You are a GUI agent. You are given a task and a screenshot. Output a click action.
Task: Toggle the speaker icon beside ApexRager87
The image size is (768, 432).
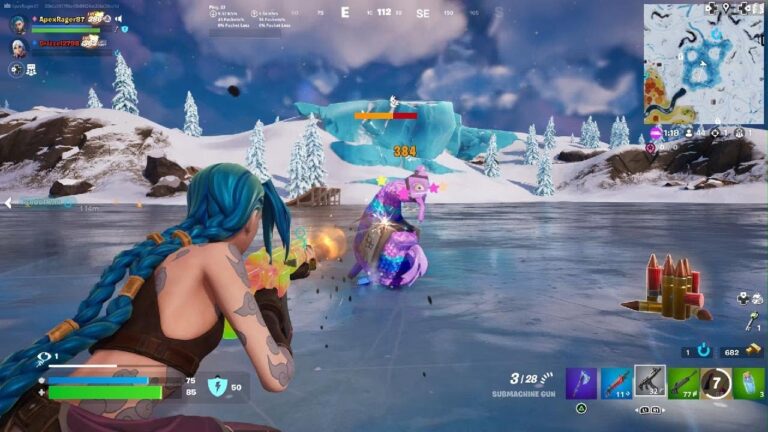[x=118, y=19]
